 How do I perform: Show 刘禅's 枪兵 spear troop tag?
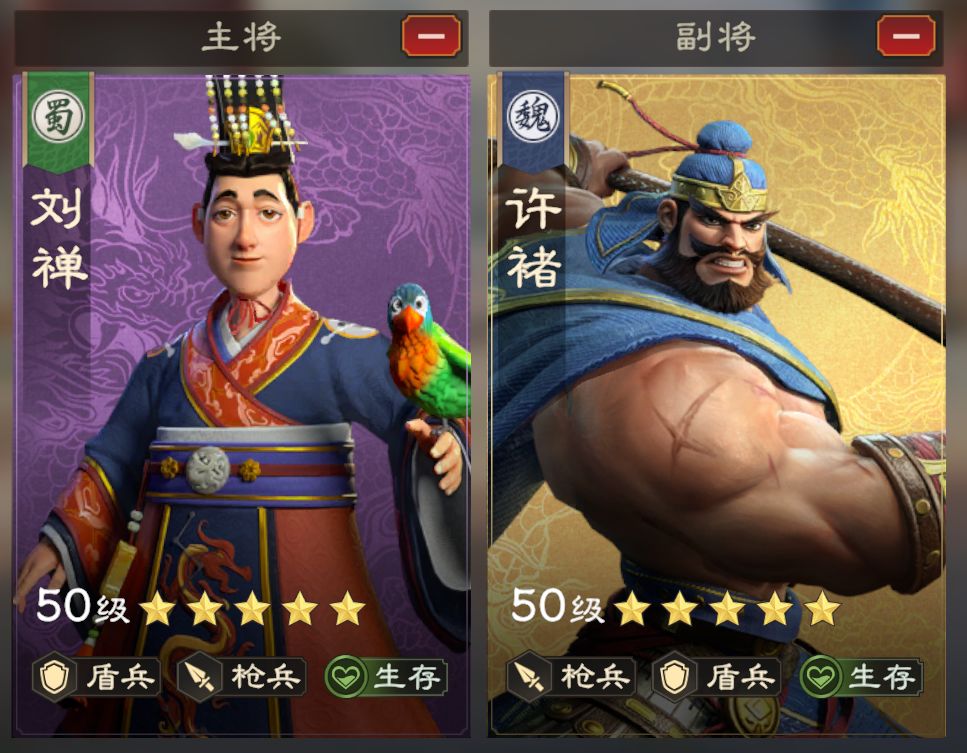242,677
